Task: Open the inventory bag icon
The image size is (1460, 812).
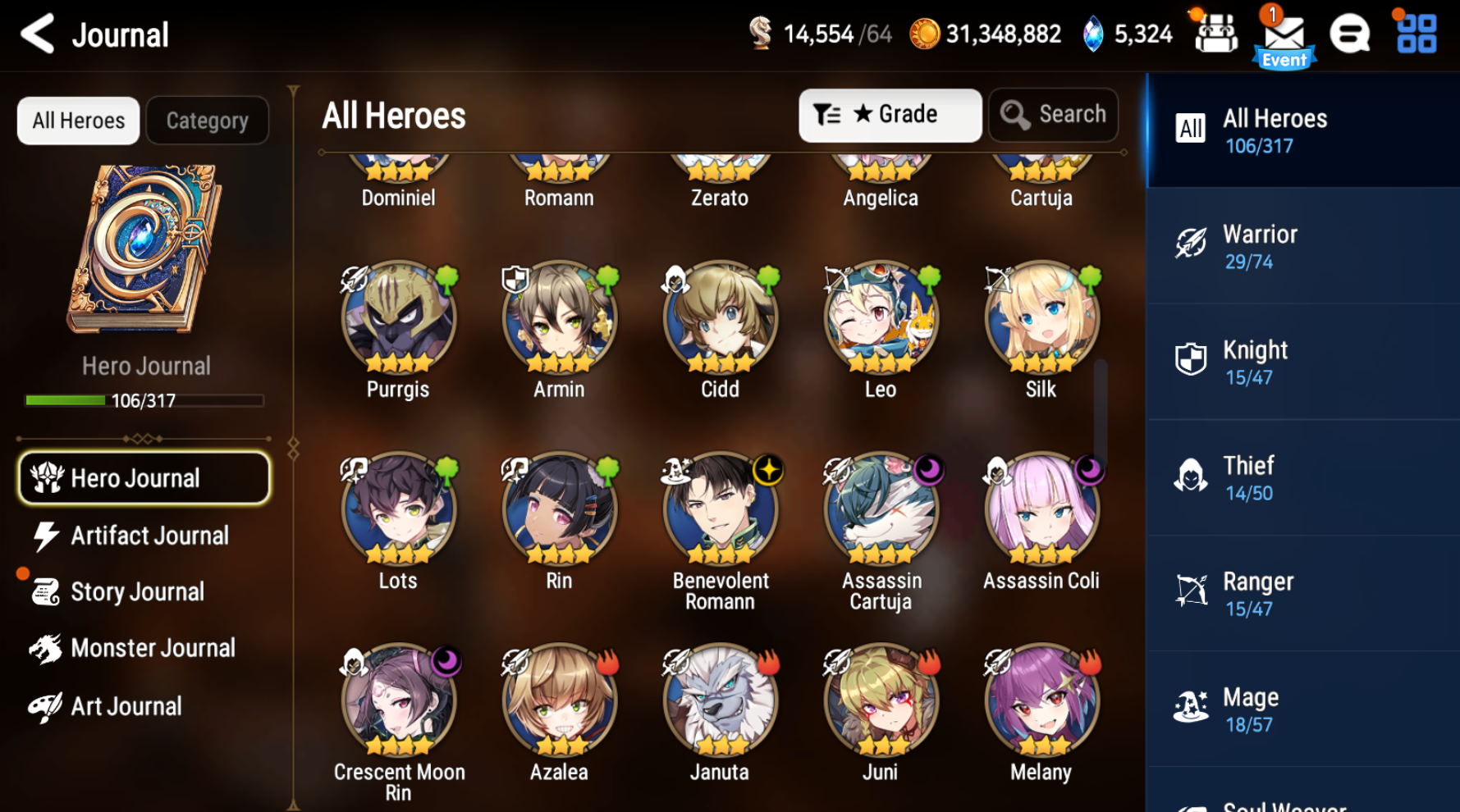Action: (1216, 34)
